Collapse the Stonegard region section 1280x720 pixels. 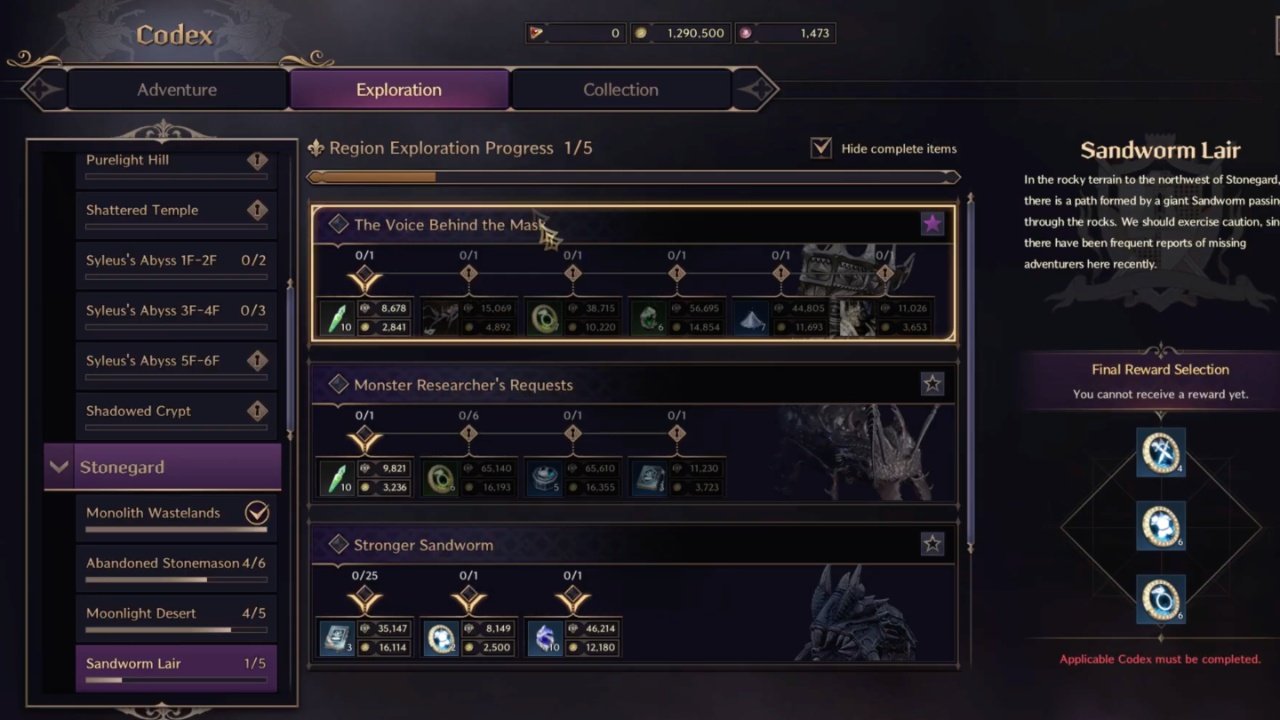(58, 466)
